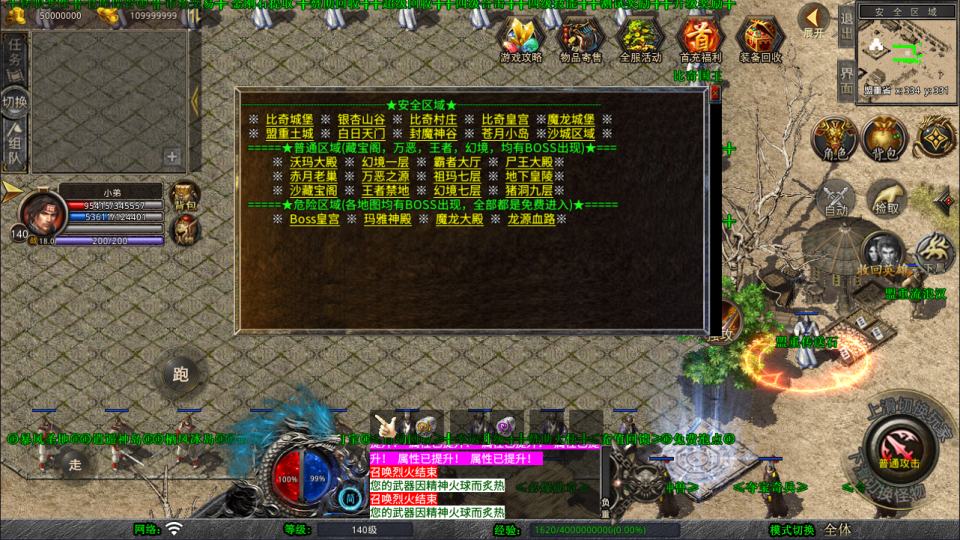Go to 龙源血路 from the list
This screenshot has width=960, height=540.
tap(530, 219)
